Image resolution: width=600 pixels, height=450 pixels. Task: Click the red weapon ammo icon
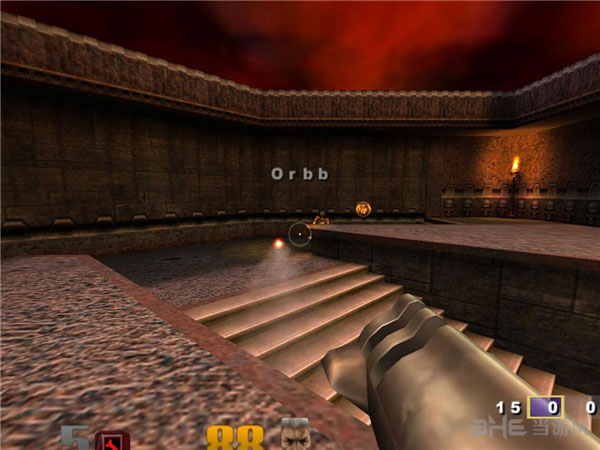click(113, 440)
